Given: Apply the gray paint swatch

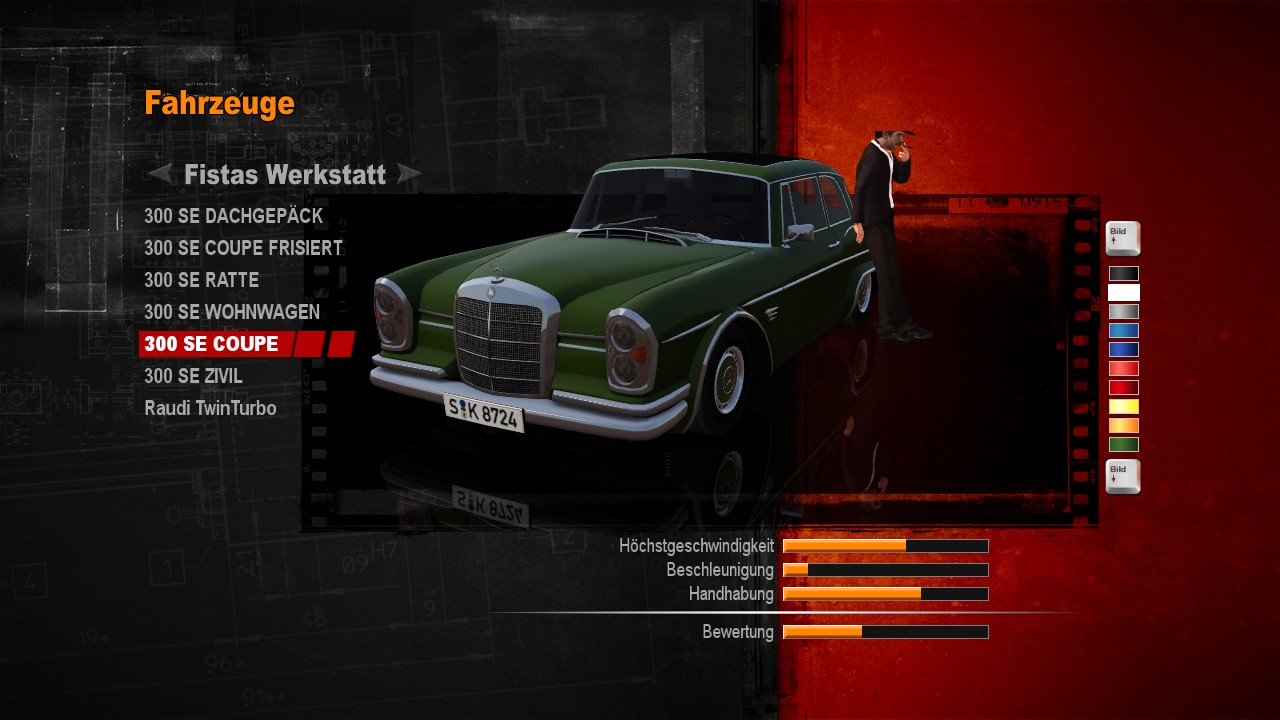Looking at the screenshot, I should tap(1123, 311).
